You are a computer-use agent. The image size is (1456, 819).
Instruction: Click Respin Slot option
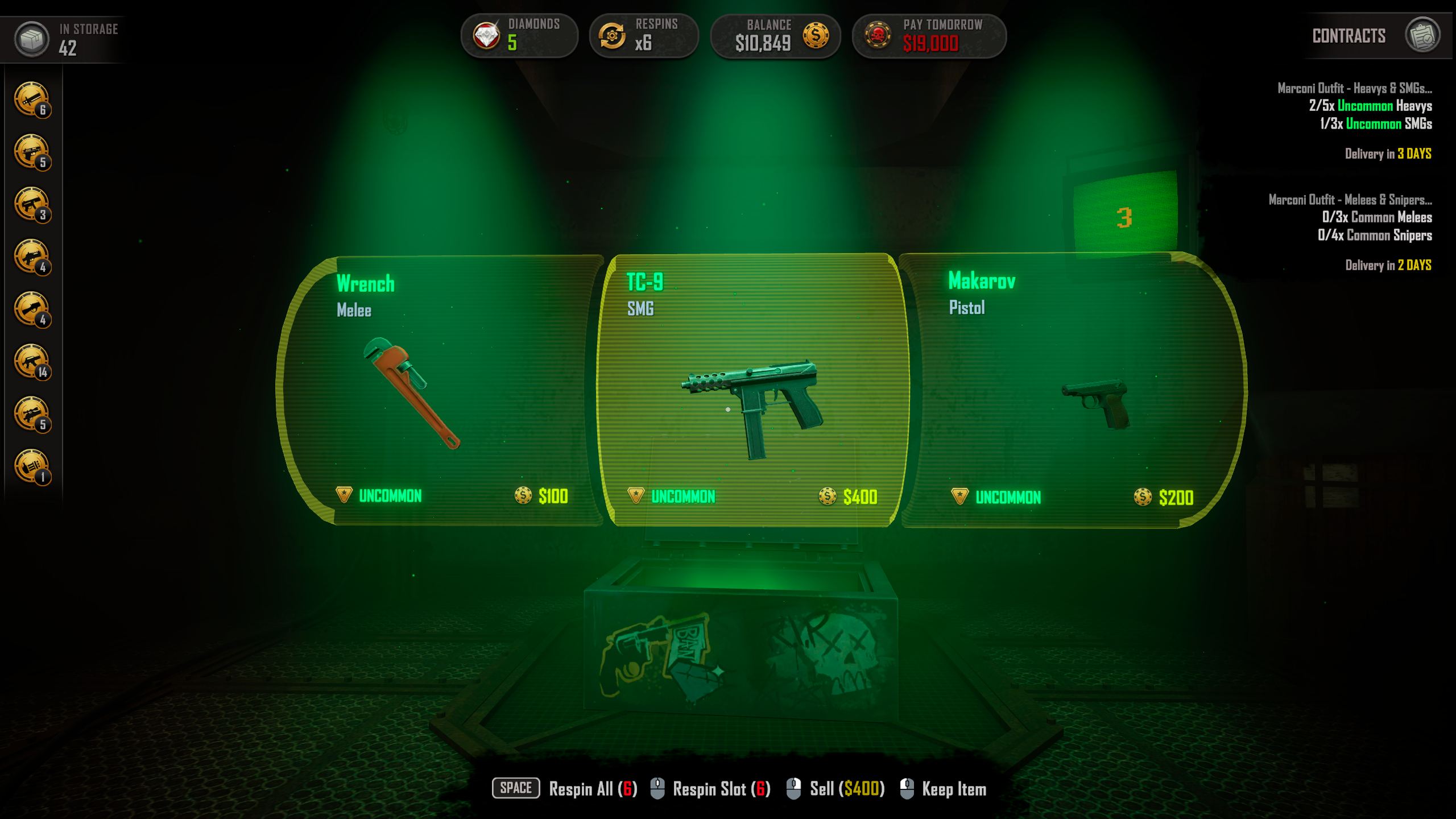click(720, 789)
